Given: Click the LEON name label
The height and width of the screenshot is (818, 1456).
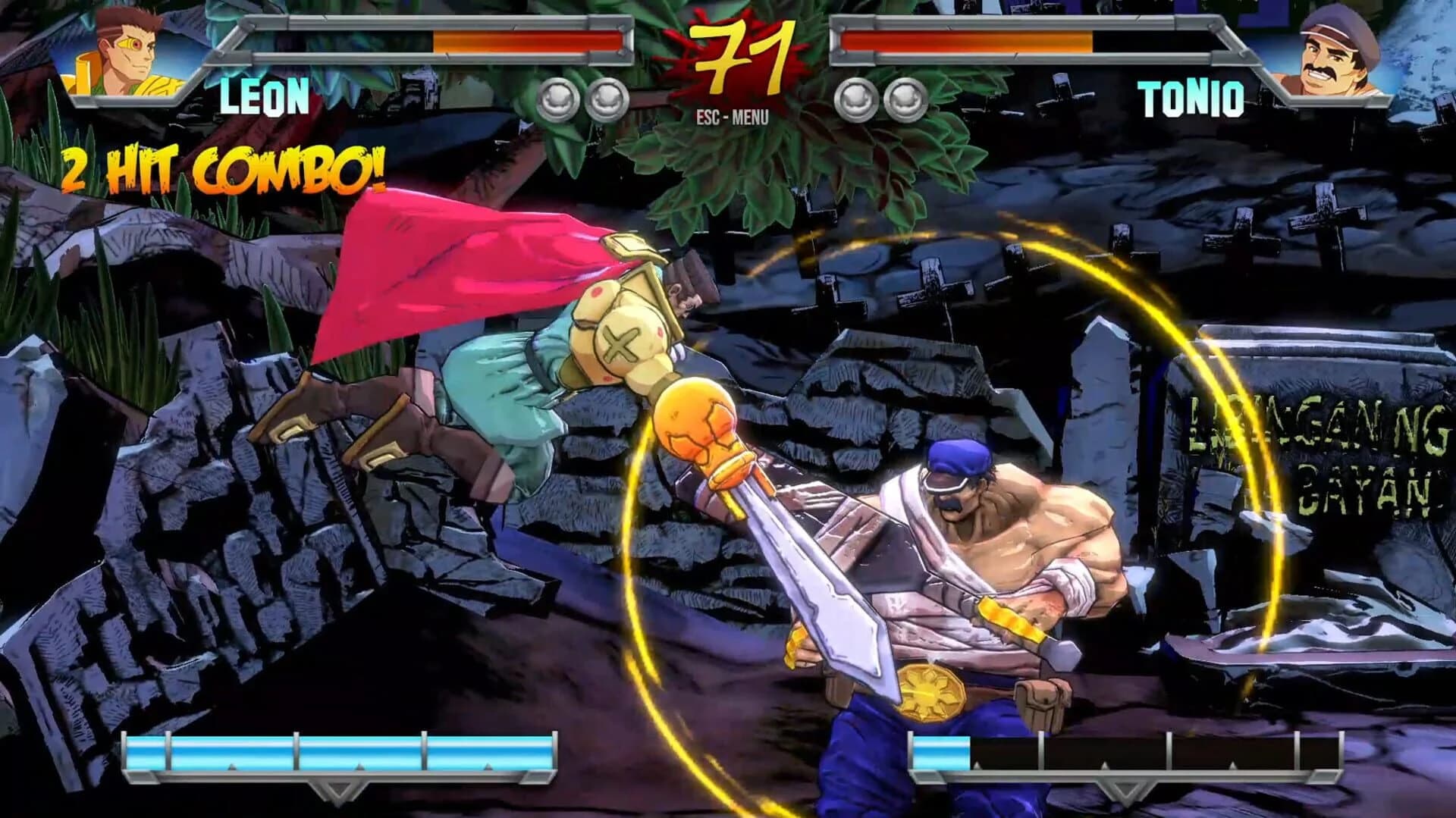Looking at the screenshot, I should (265, 95).
